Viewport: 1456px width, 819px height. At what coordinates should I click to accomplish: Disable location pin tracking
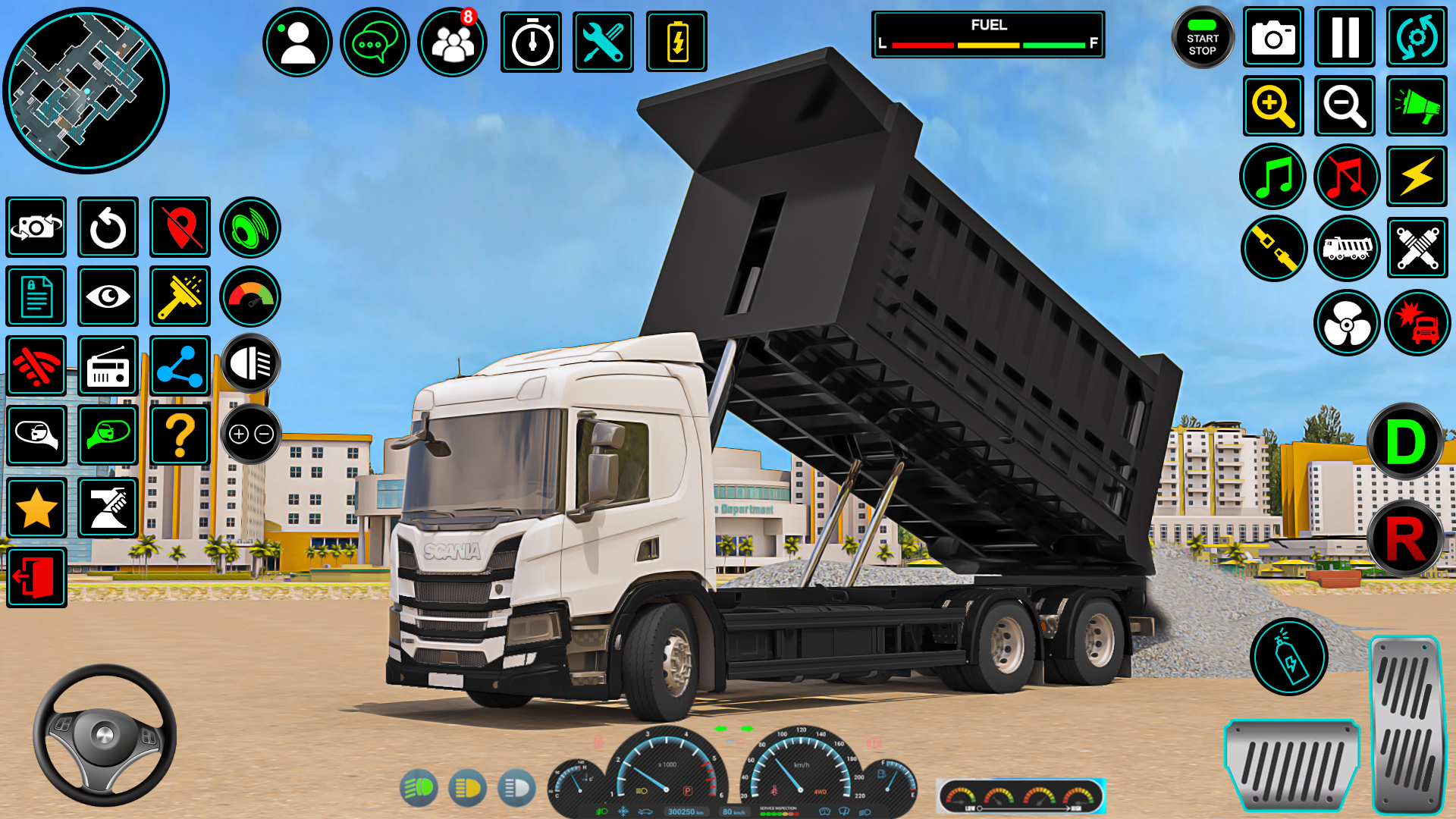point(180,227)
